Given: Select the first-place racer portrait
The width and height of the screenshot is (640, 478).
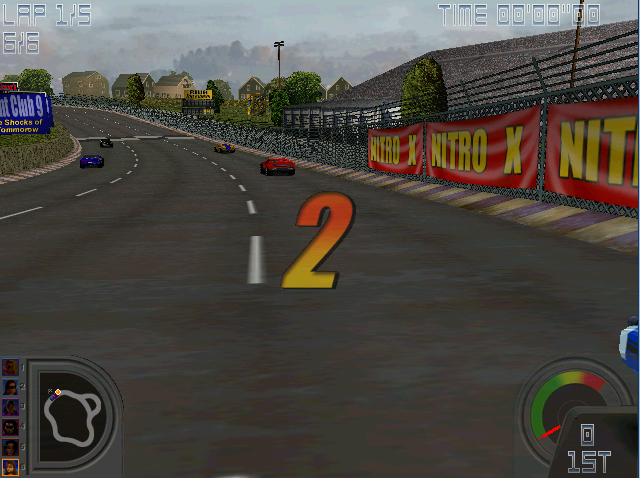Looking at the screenshot, I should coord(11,368).
